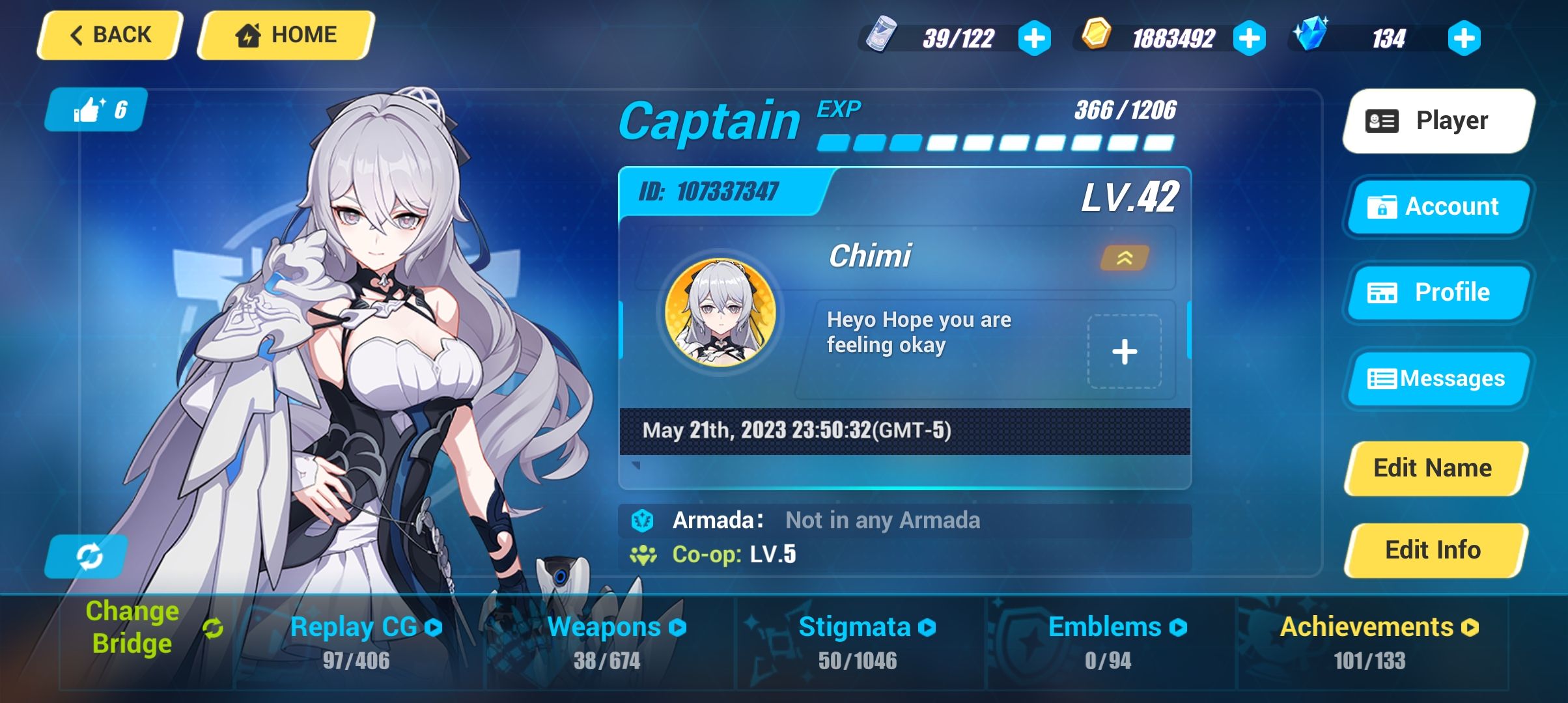Add a badge using the empty plus slot
The width and height of the screenshot is (1568, 703).
coord(1126,351)
